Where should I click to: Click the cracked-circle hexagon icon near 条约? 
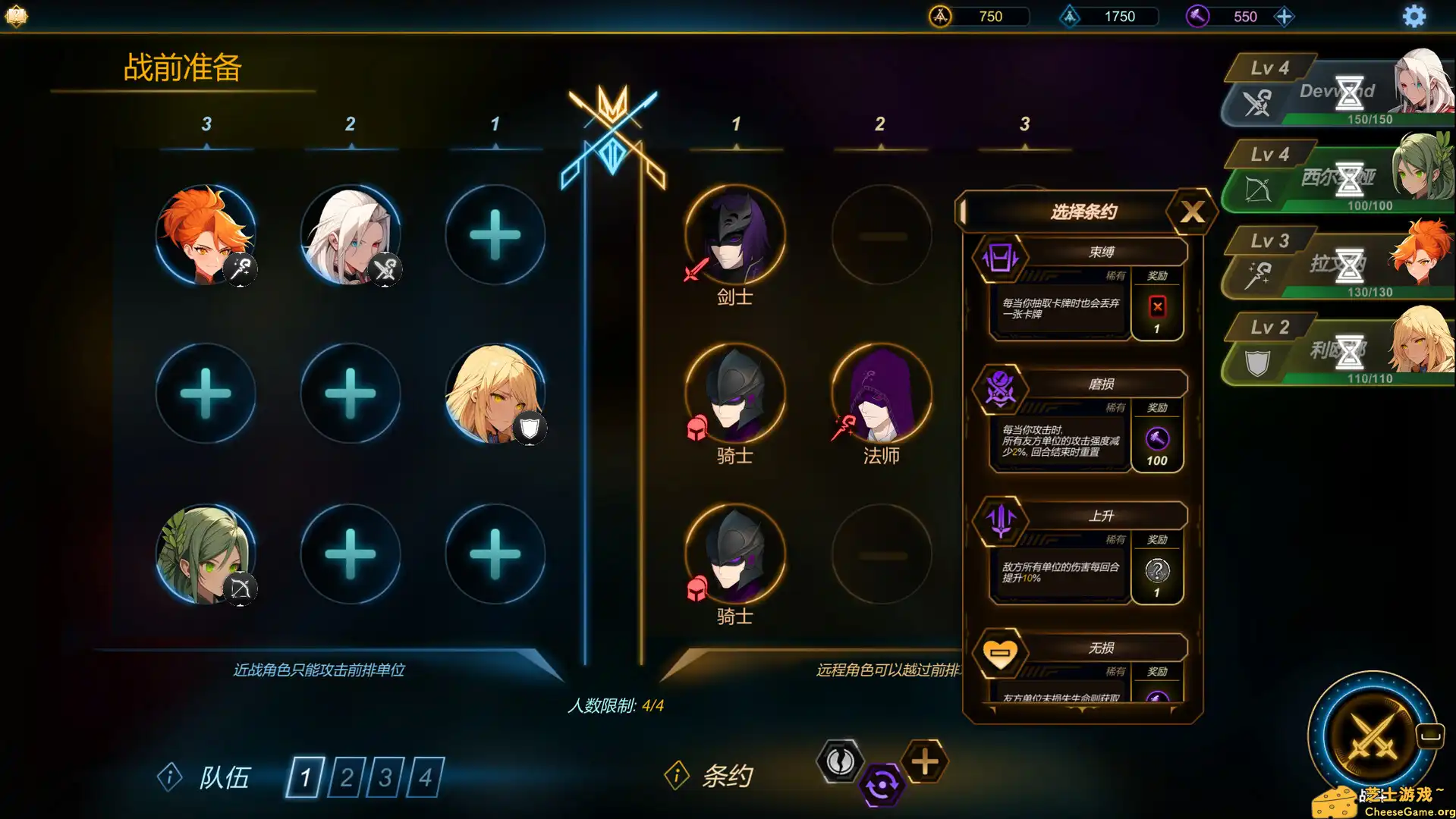[x=840, y=762]
